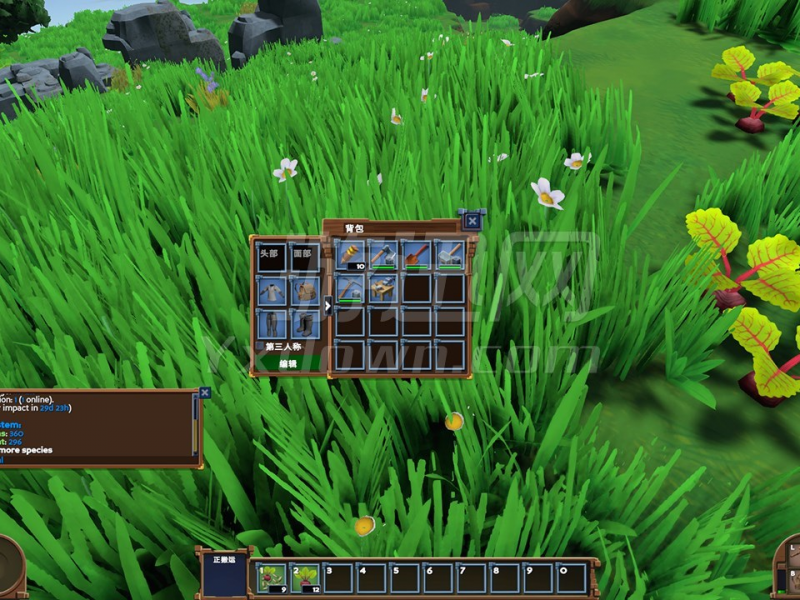
Task: Select the wooden stakes stack of 10
Action: pos(351,255)
